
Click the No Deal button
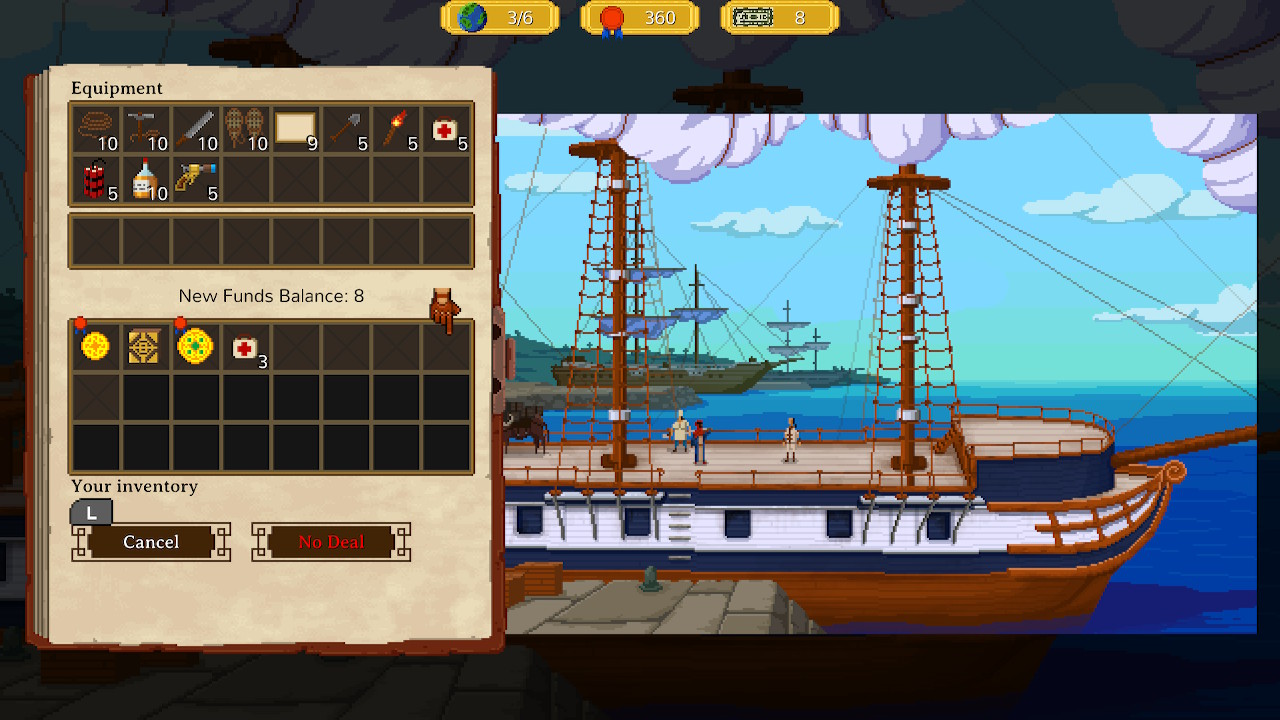[x=331, y=542]
